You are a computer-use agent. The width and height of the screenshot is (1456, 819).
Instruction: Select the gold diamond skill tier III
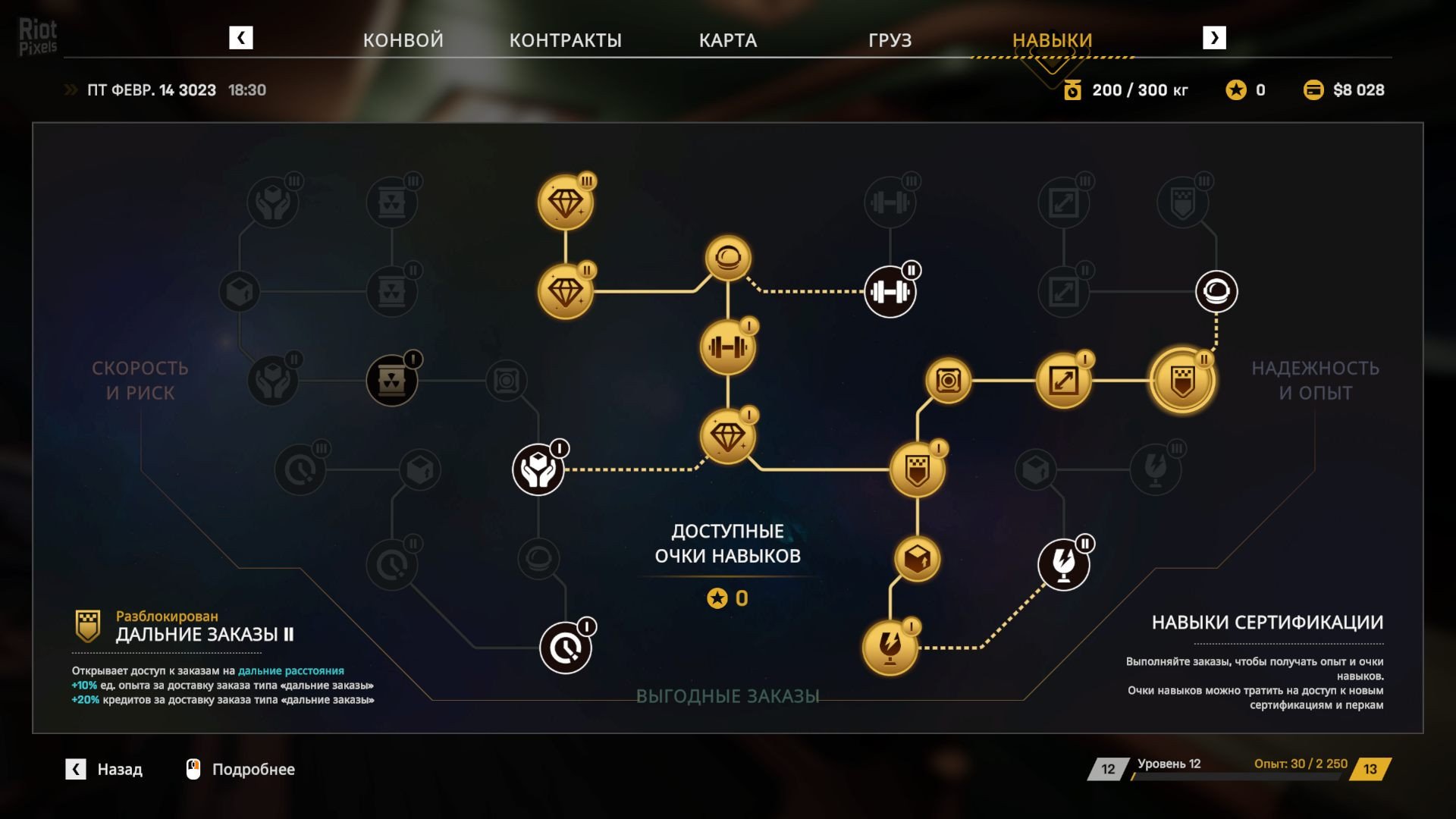tap(565, 202)
